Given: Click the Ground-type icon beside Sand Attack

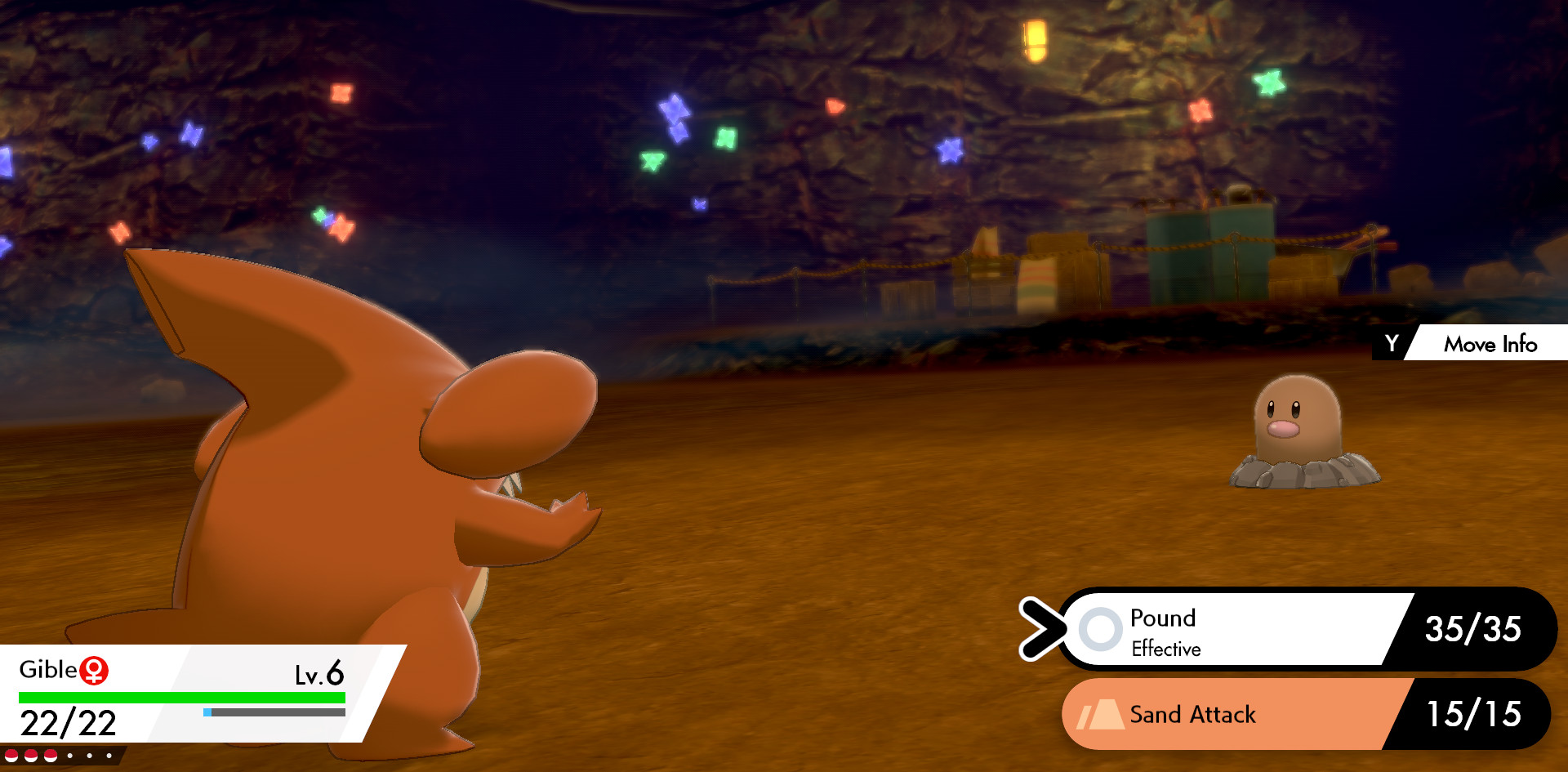Looking at the screenshot, I should click(x=1100, y=715).
